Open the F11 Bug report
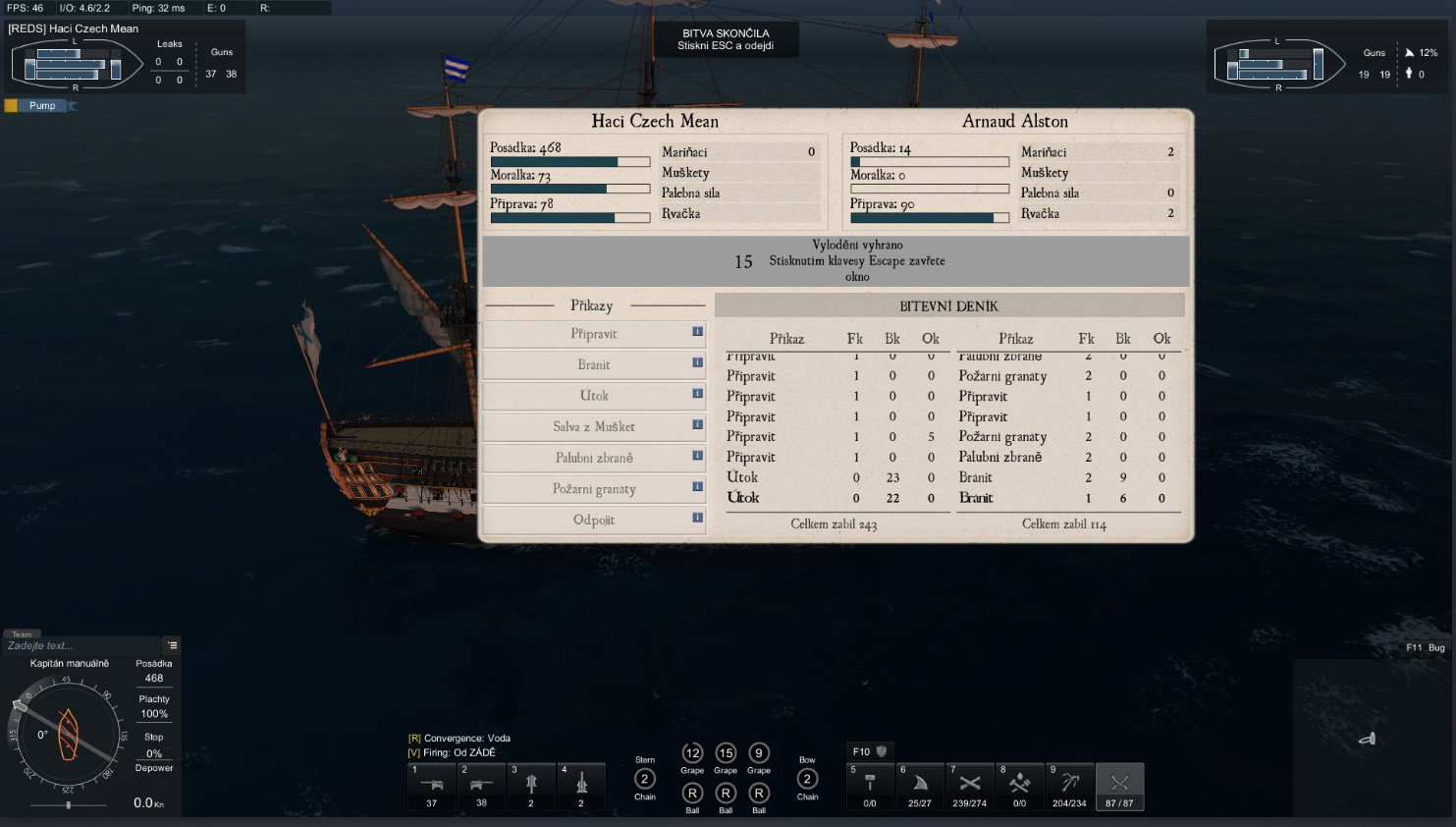 (1425, 648)
